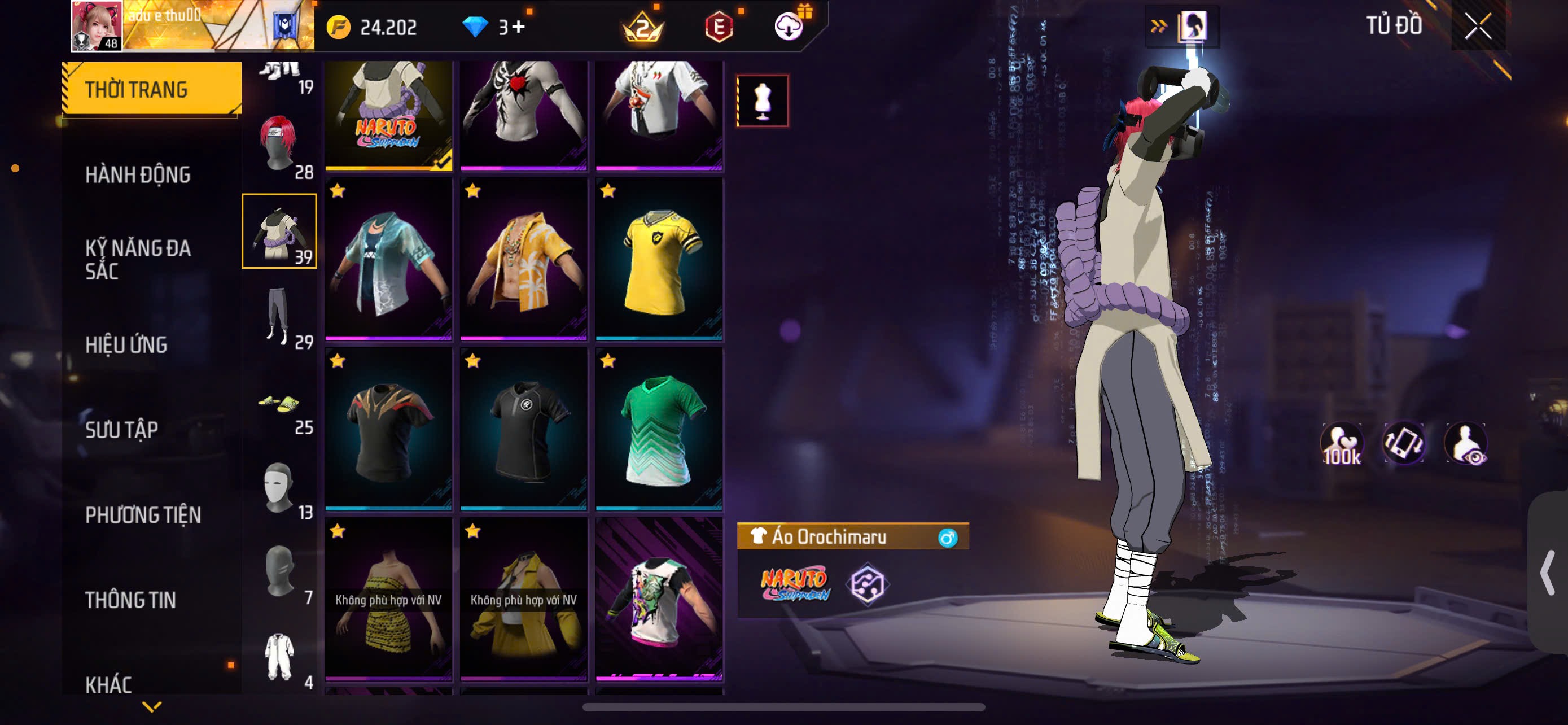Image resolution: width=1568 pixels, height=725 pixels.
Task: Open the Sưu Tập section
Action: 122,430
